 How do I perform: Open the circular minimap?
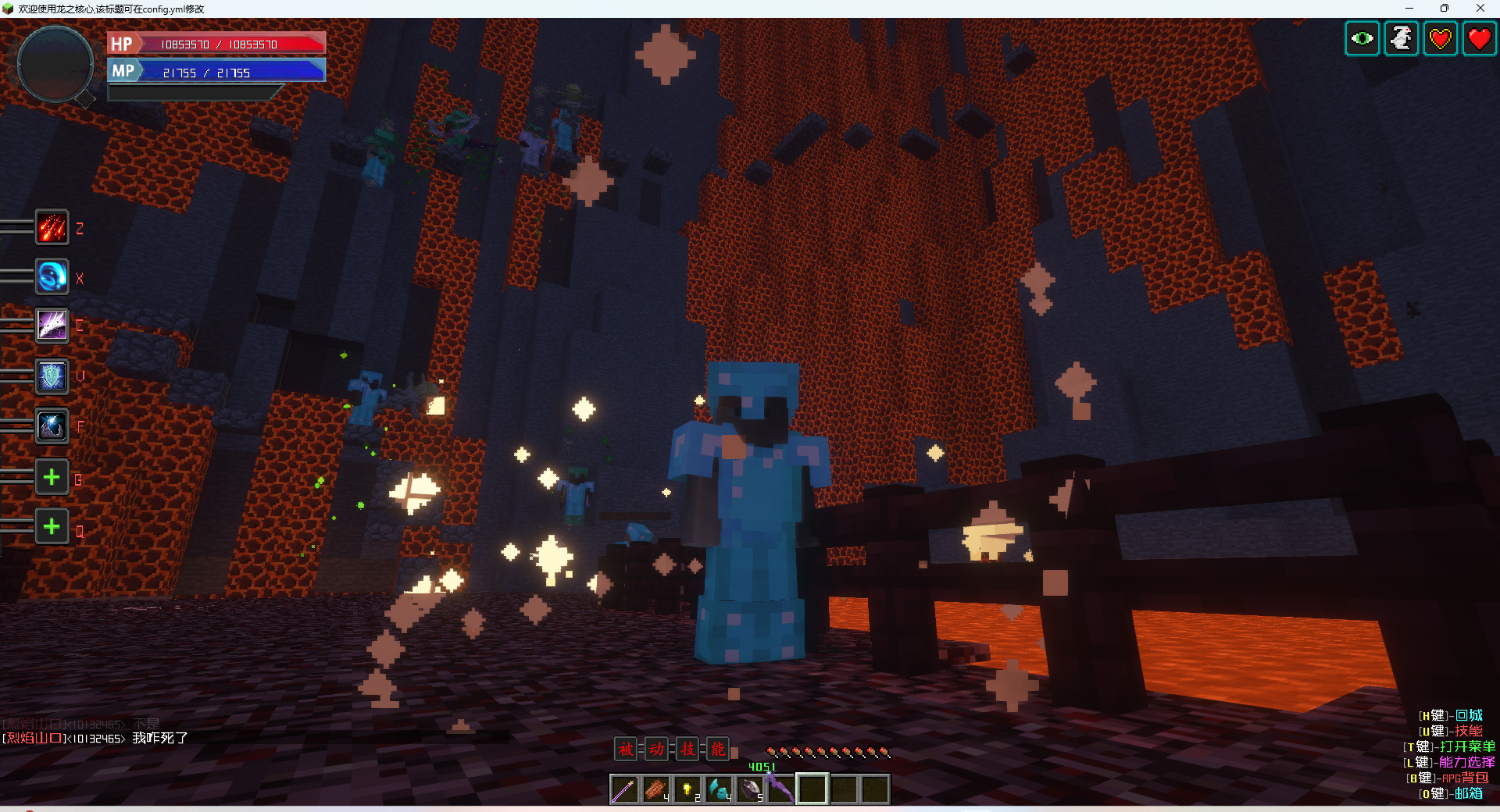(55, 65)
